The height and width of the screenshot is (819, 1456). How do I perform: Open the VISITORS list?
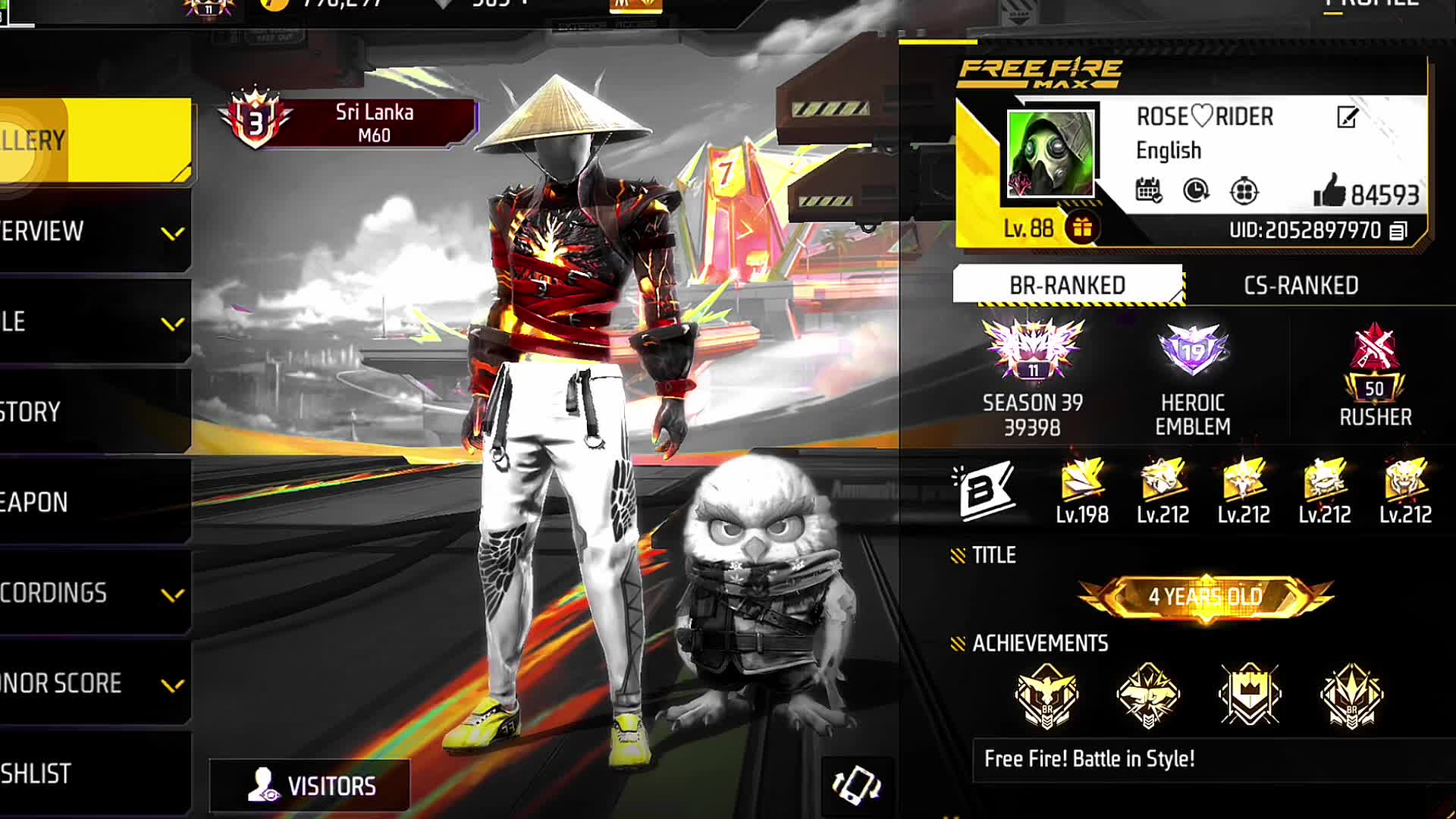pos(311,786)
